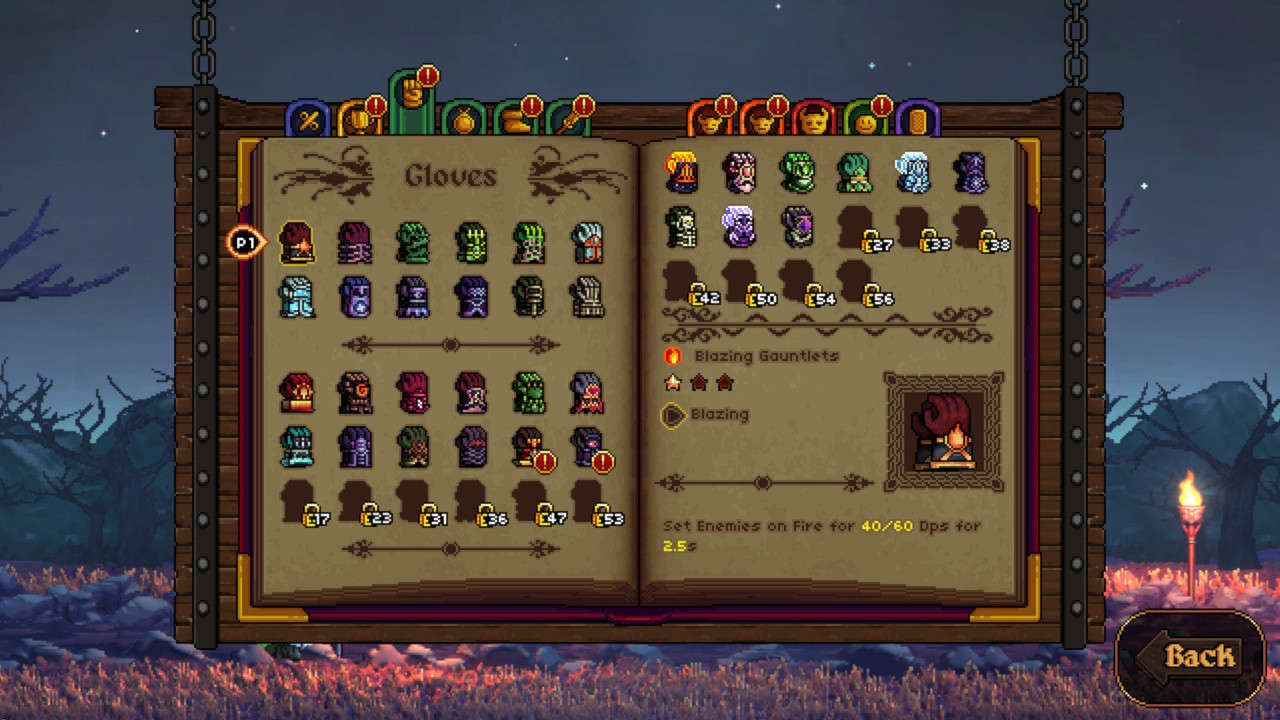
Task: Switch to the golden boot tab
Action: coord(516,121)
